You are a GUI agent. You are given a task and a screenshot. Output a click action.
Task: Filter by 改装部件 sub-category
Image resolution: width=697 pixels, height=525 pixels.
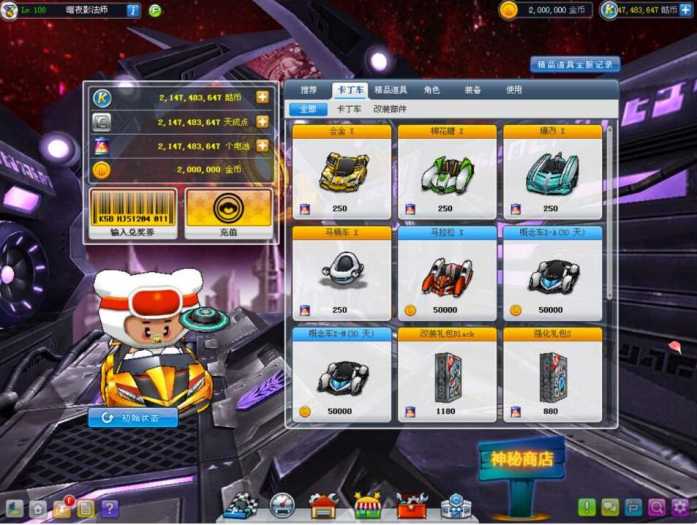(x=391, y=108)
